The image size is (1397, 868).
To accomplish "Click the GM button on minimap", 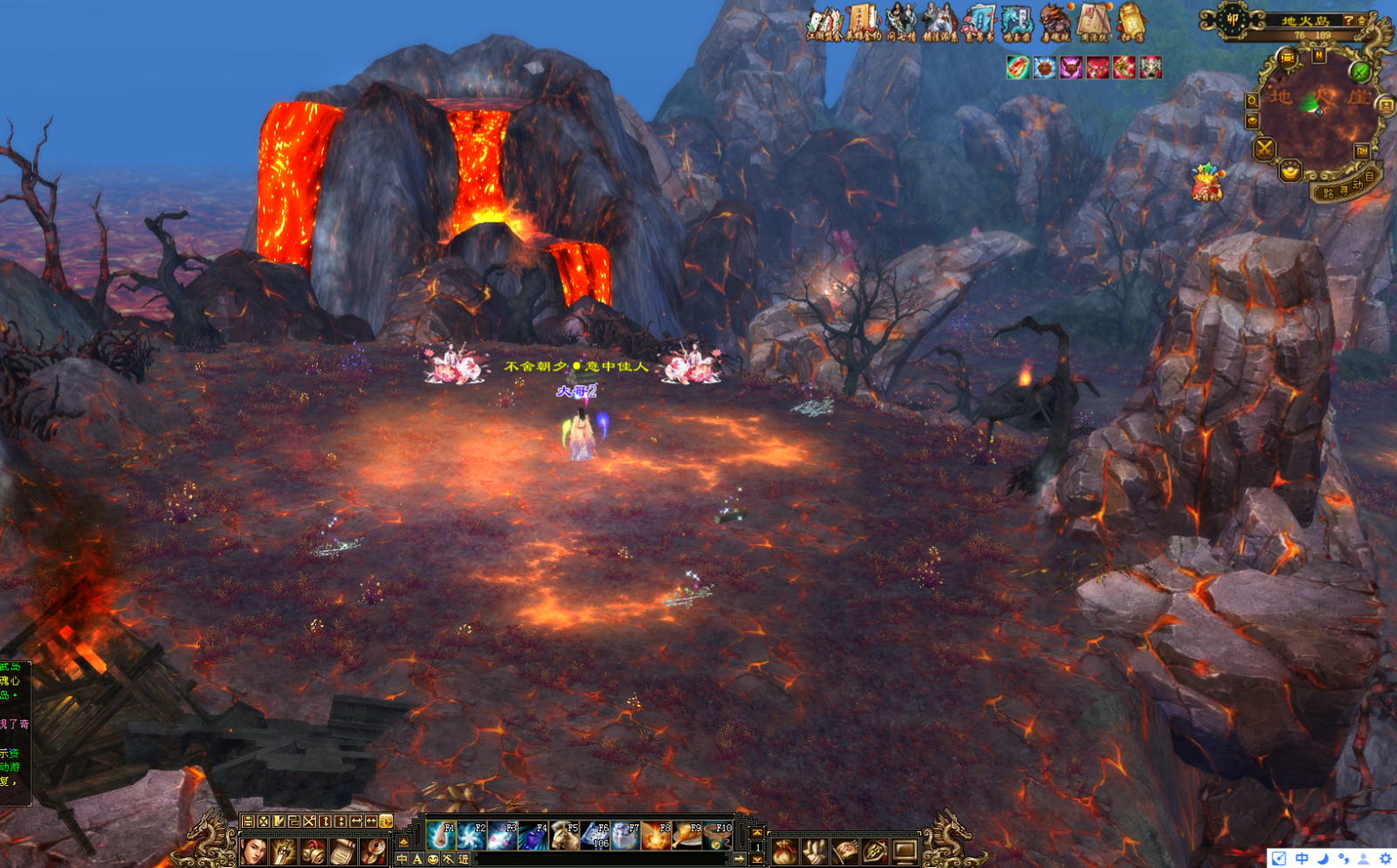I will click(x=1361, y=151).
